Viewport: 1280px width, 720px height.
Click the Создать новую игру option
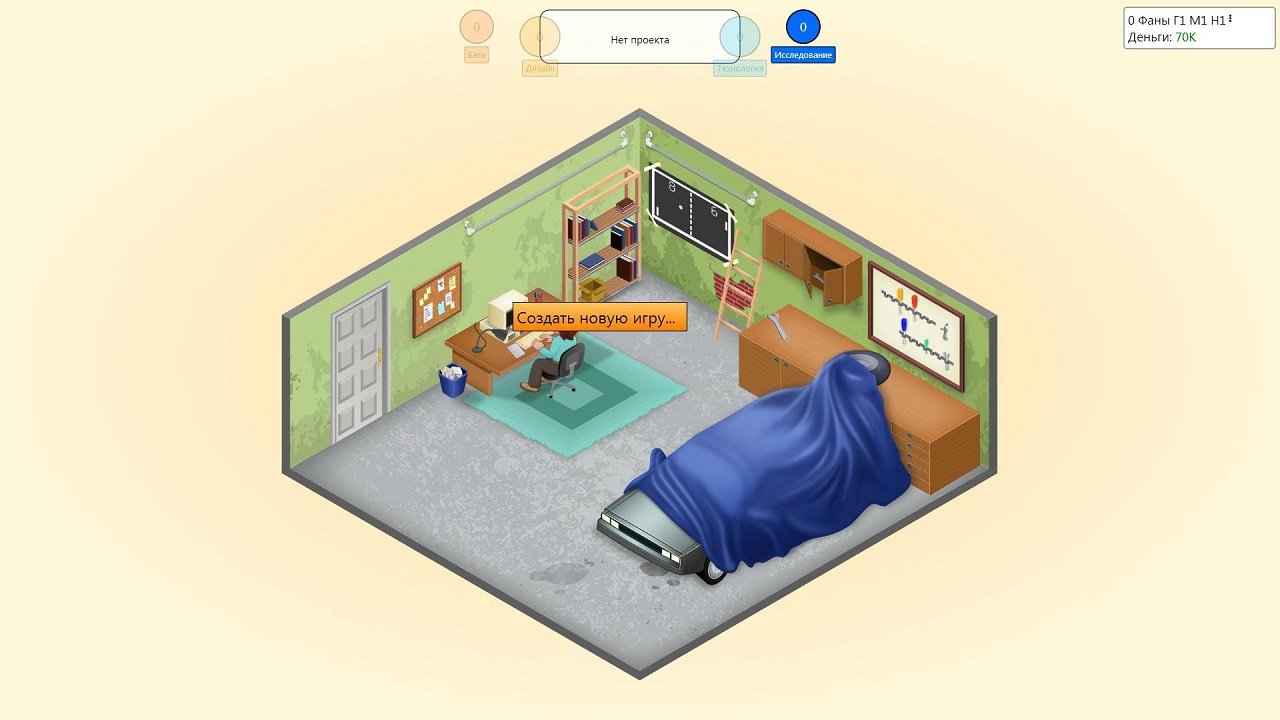click(599, 317)
